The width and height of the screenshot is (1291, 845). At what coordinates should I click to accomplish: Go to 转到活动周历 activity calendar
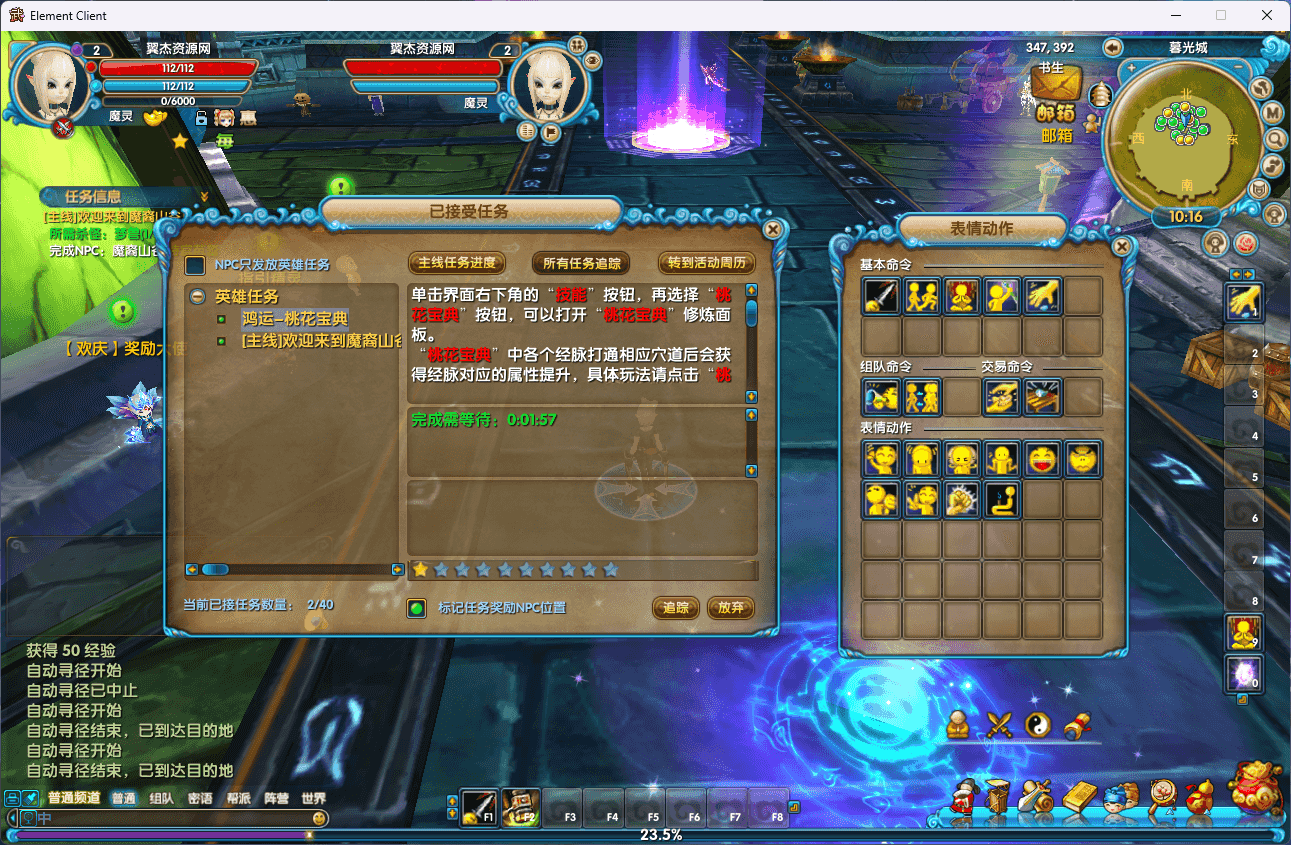(x=706, y=263)
